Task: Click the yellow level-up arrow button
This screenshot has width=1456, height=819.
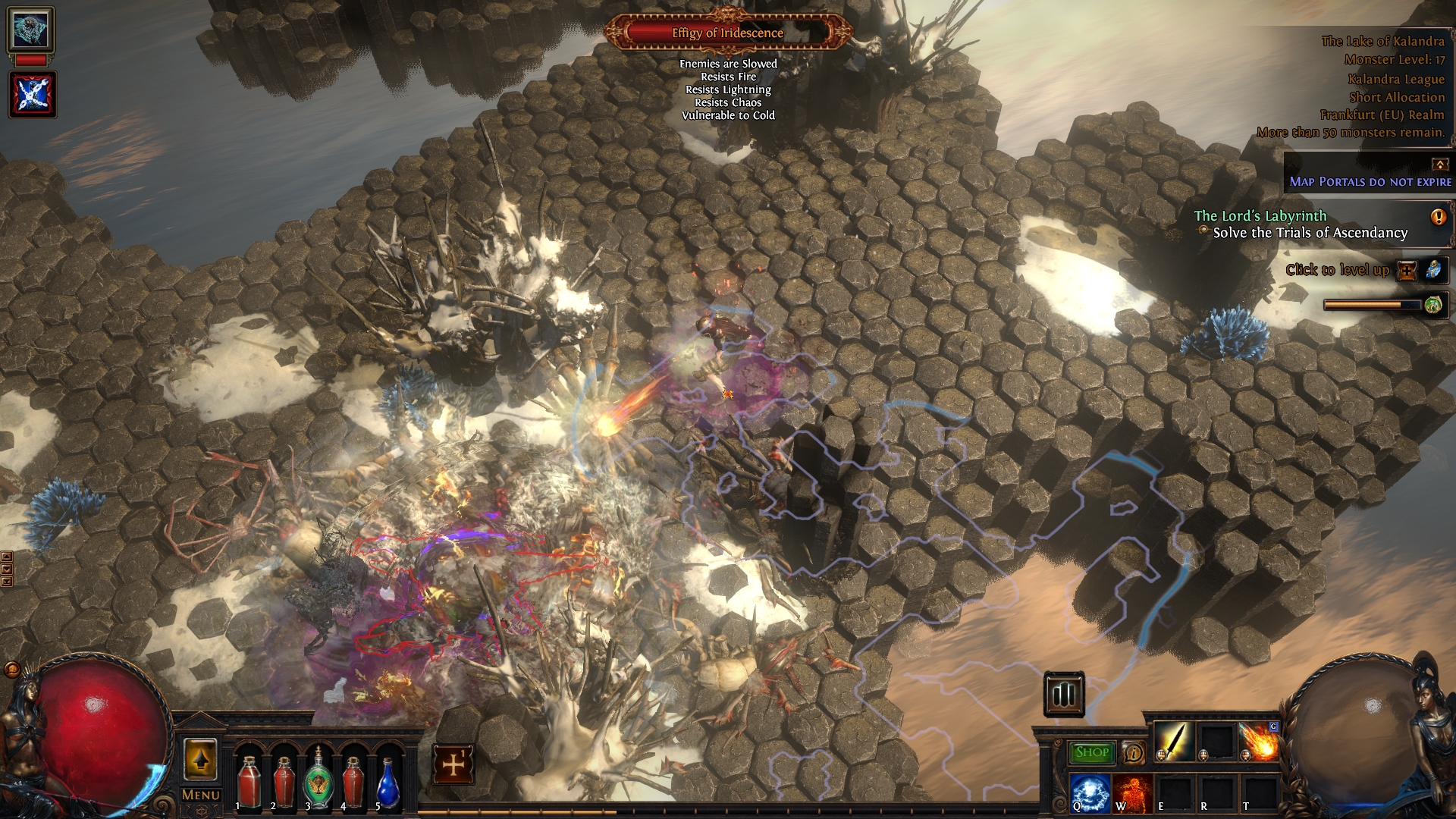Action: coord(200,760)
